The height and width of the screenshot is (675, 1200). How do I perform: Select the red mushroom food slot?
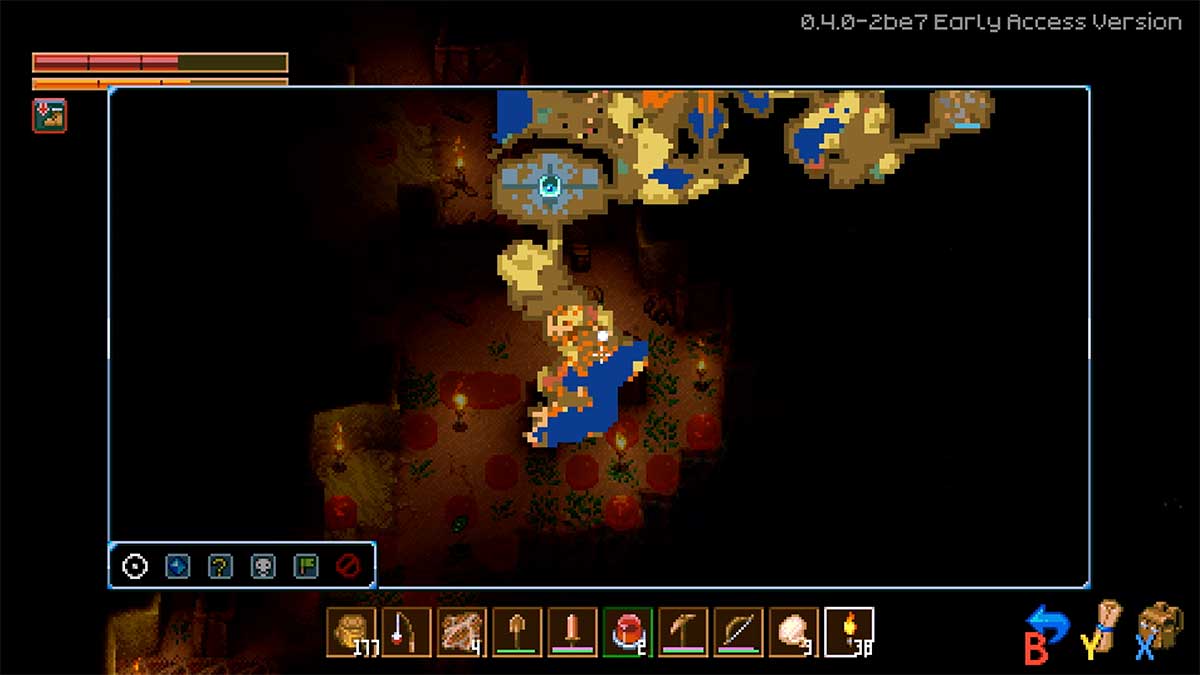[628, 632]
